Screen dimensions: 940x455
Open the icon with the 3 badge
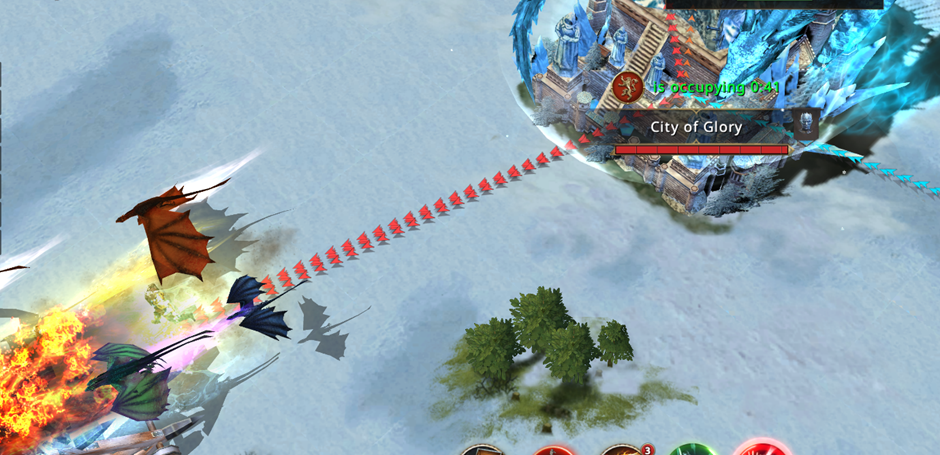624,450
